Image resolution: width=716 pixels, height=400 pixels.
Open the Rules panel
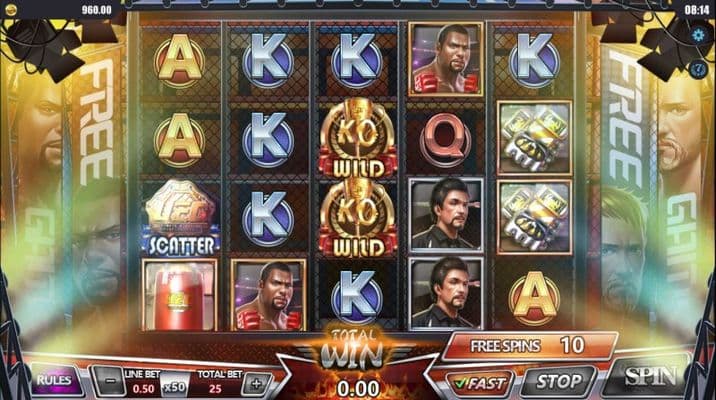pyautogui.click(x=54, y=380)
